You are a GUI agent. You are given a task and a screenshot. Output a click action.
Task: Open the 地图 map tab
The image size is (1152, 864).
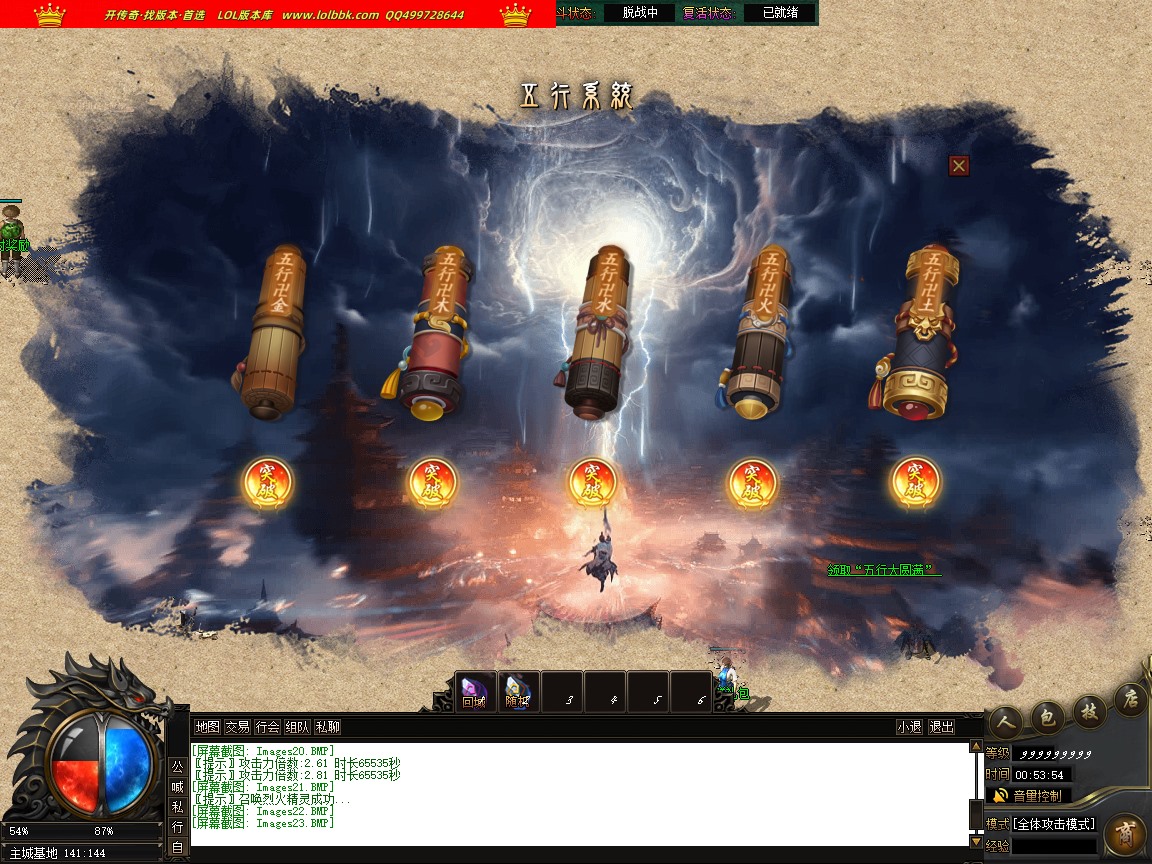click(x=207, y=727)
